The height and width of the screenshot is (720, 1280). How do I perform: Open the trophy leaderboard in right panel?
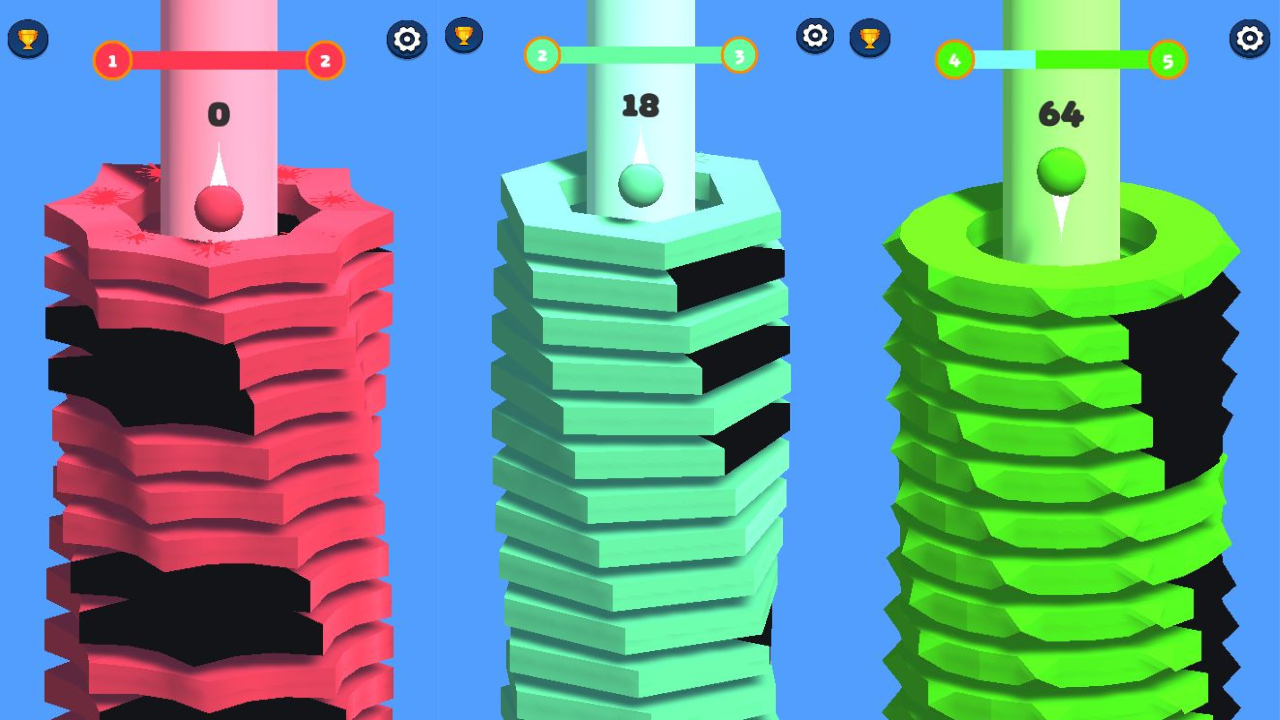tap(870, 36)
